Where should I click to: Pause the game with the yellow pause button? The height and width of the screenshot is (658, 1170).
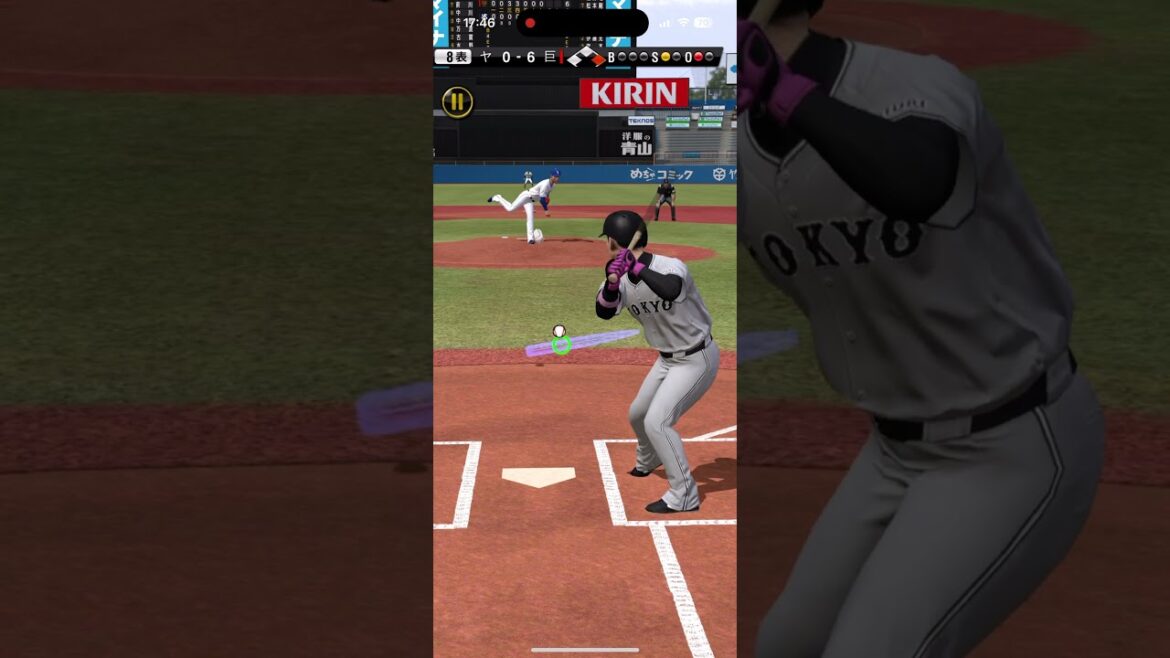click(x=457, y=101)
